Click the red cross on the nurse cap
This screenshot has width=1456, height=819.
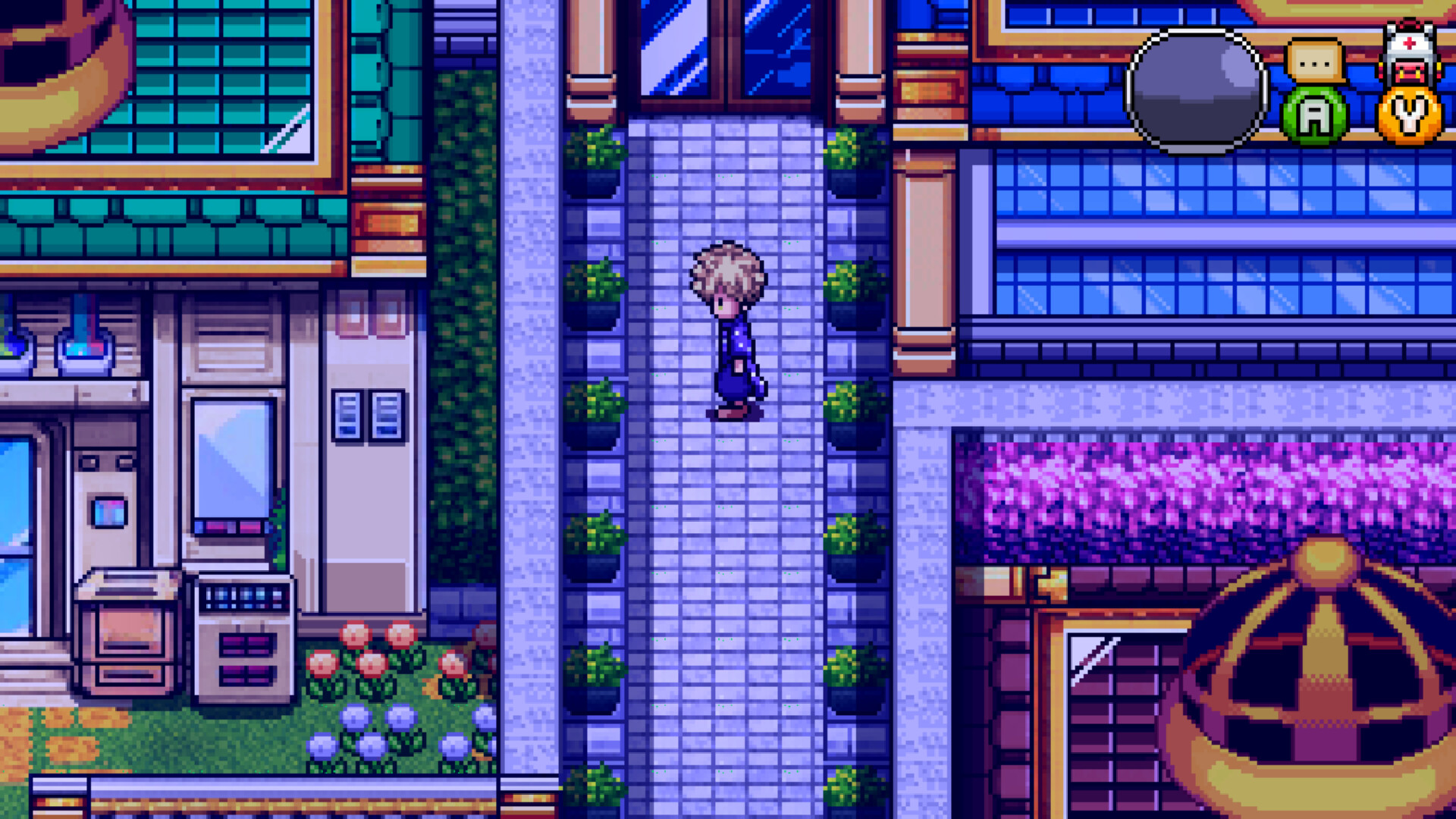[x=1409, y=42]
